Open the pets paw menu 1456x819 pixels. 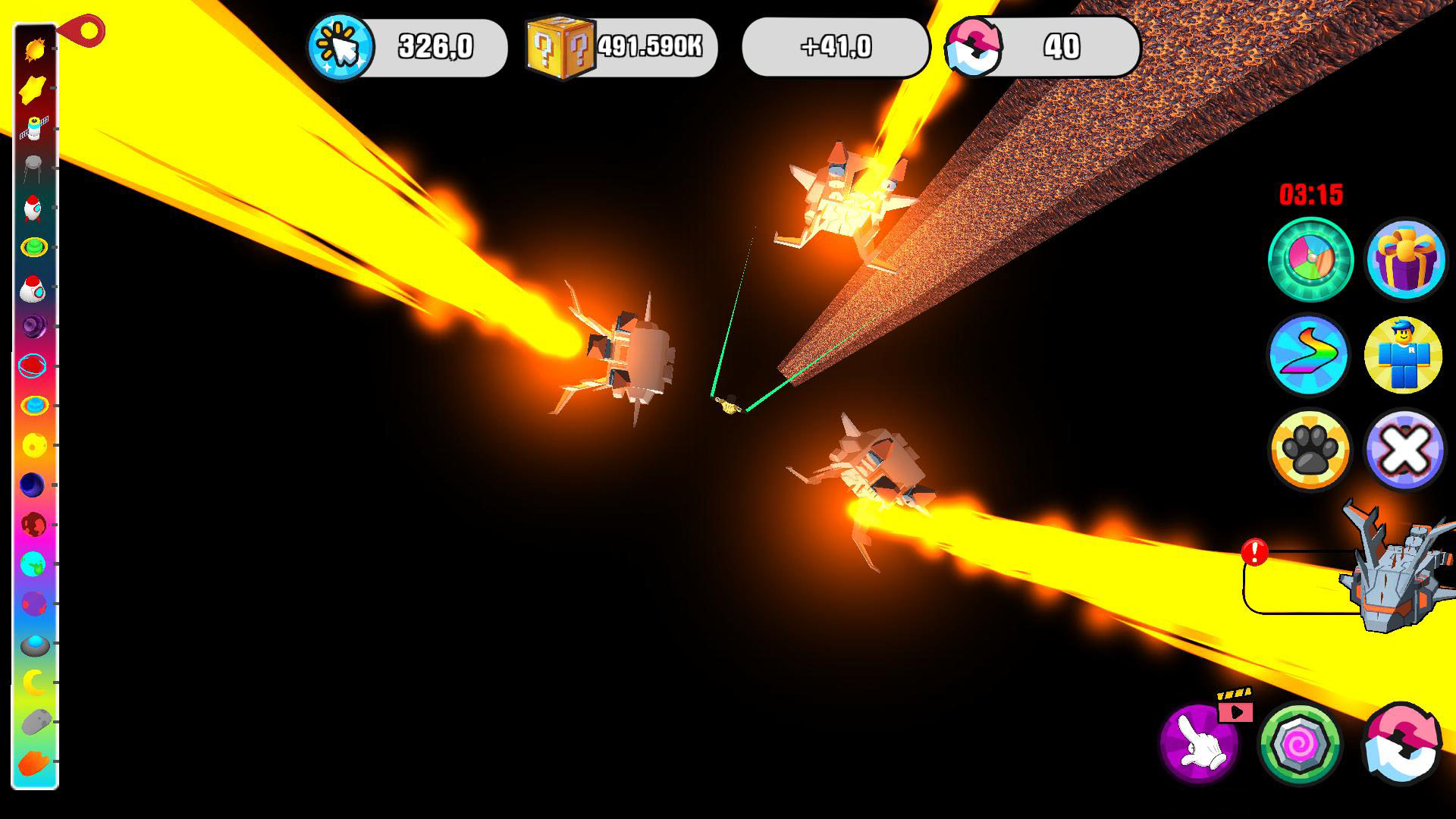tap(1309, 450)
